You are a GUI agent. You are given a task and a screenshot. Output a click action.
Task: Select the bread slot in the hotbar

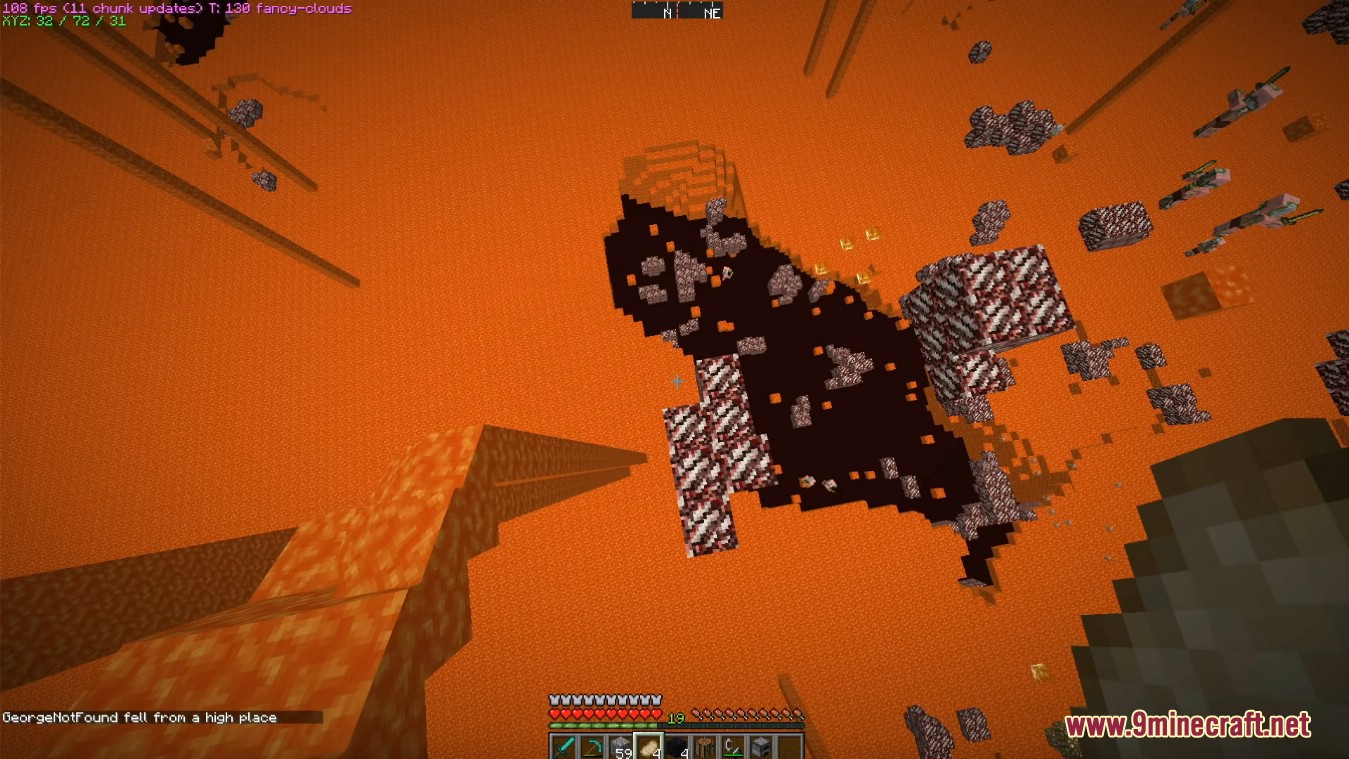point(648,747)
